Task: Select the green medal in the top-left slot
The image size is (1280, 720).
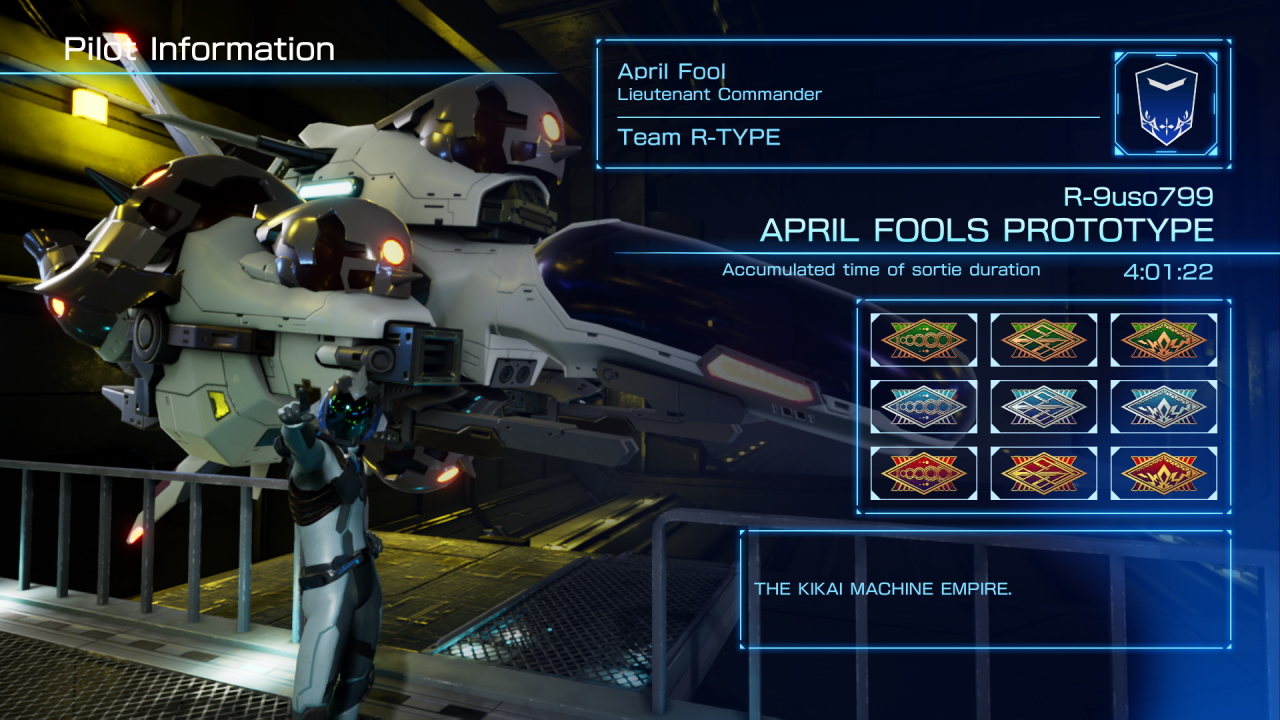Action: [x=923, y=340]
